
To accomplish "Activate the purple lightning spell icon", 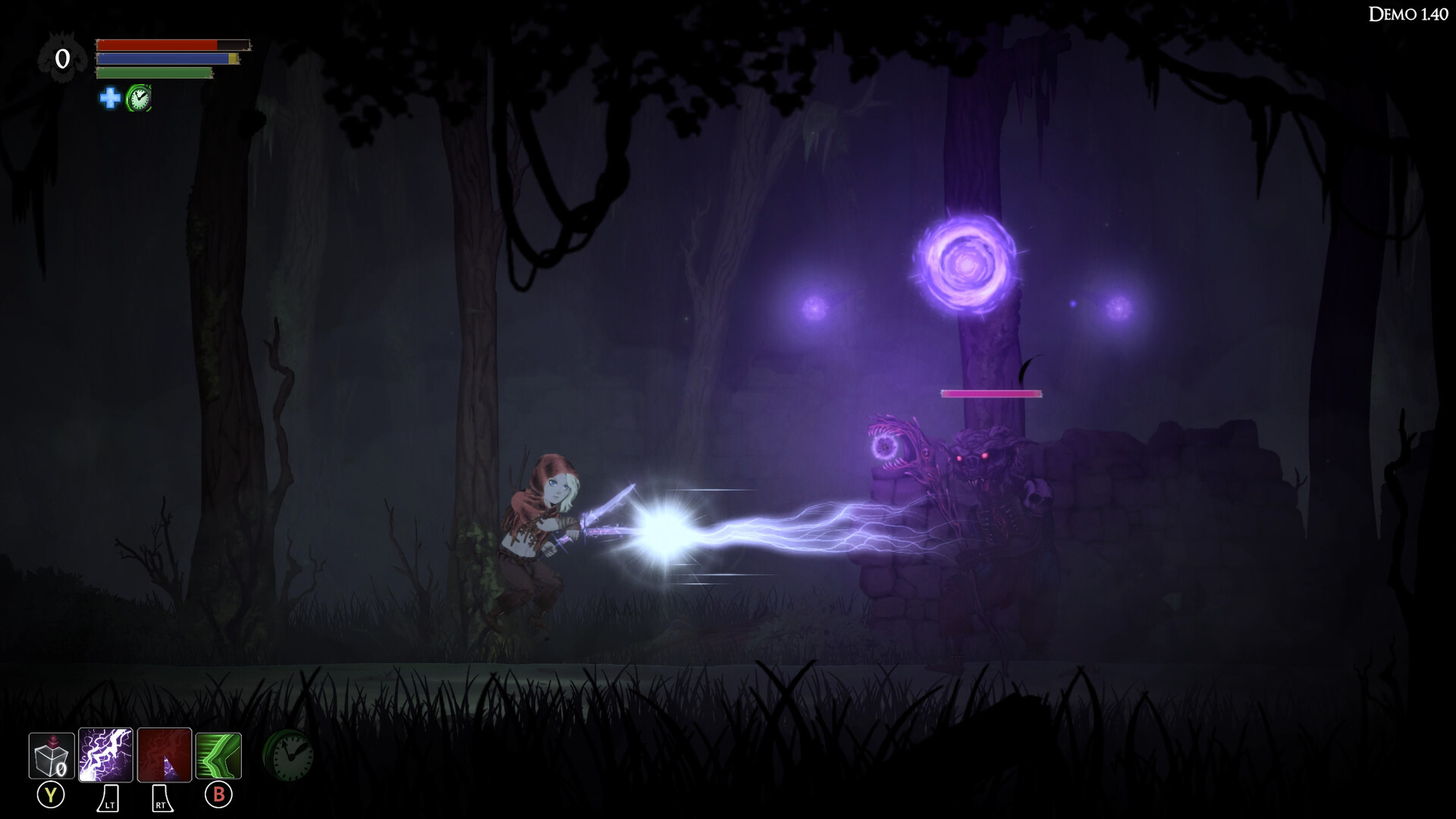I will (107, 755).
